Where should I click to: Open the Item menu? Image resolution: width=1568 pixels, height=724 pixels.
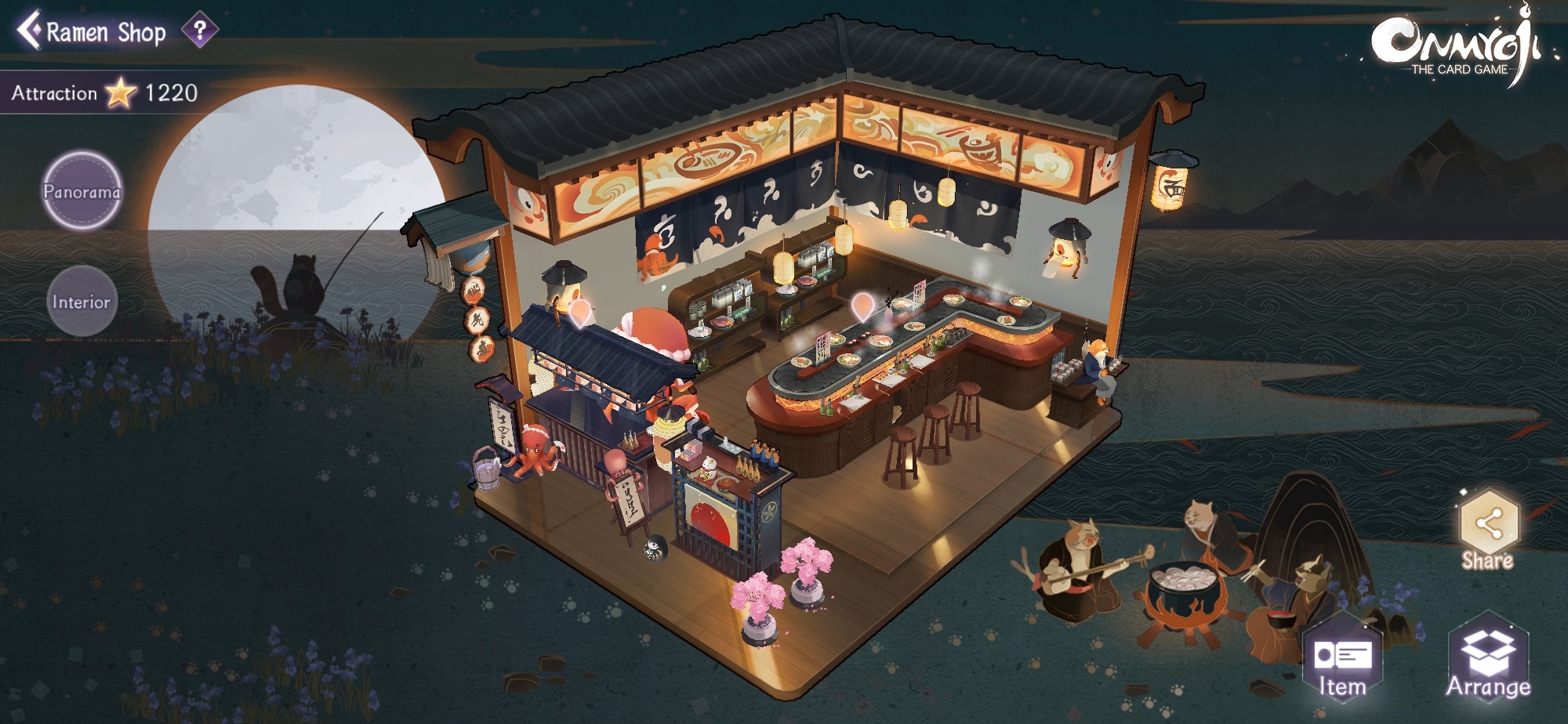coord(1341,663)
